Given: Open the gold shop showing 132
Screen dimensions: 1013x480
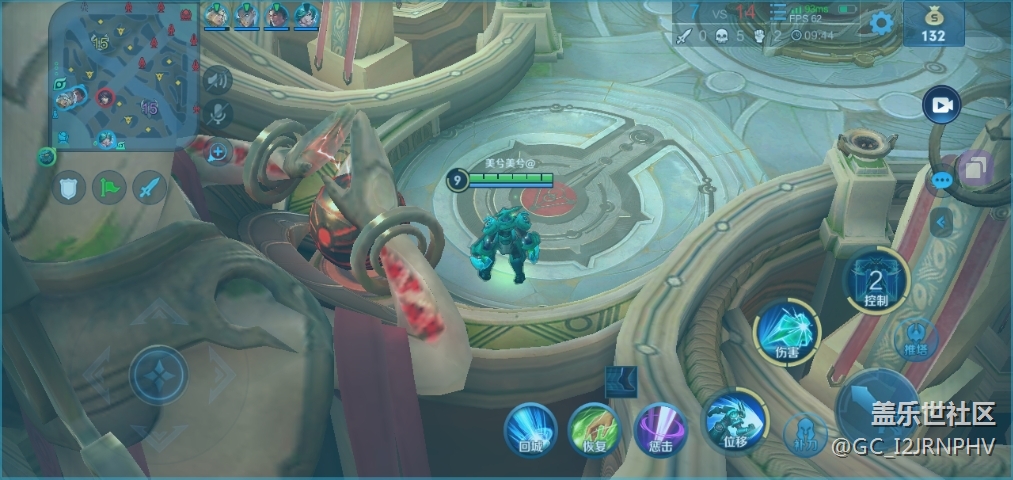Looking at the screenshot, I should 933,24.
